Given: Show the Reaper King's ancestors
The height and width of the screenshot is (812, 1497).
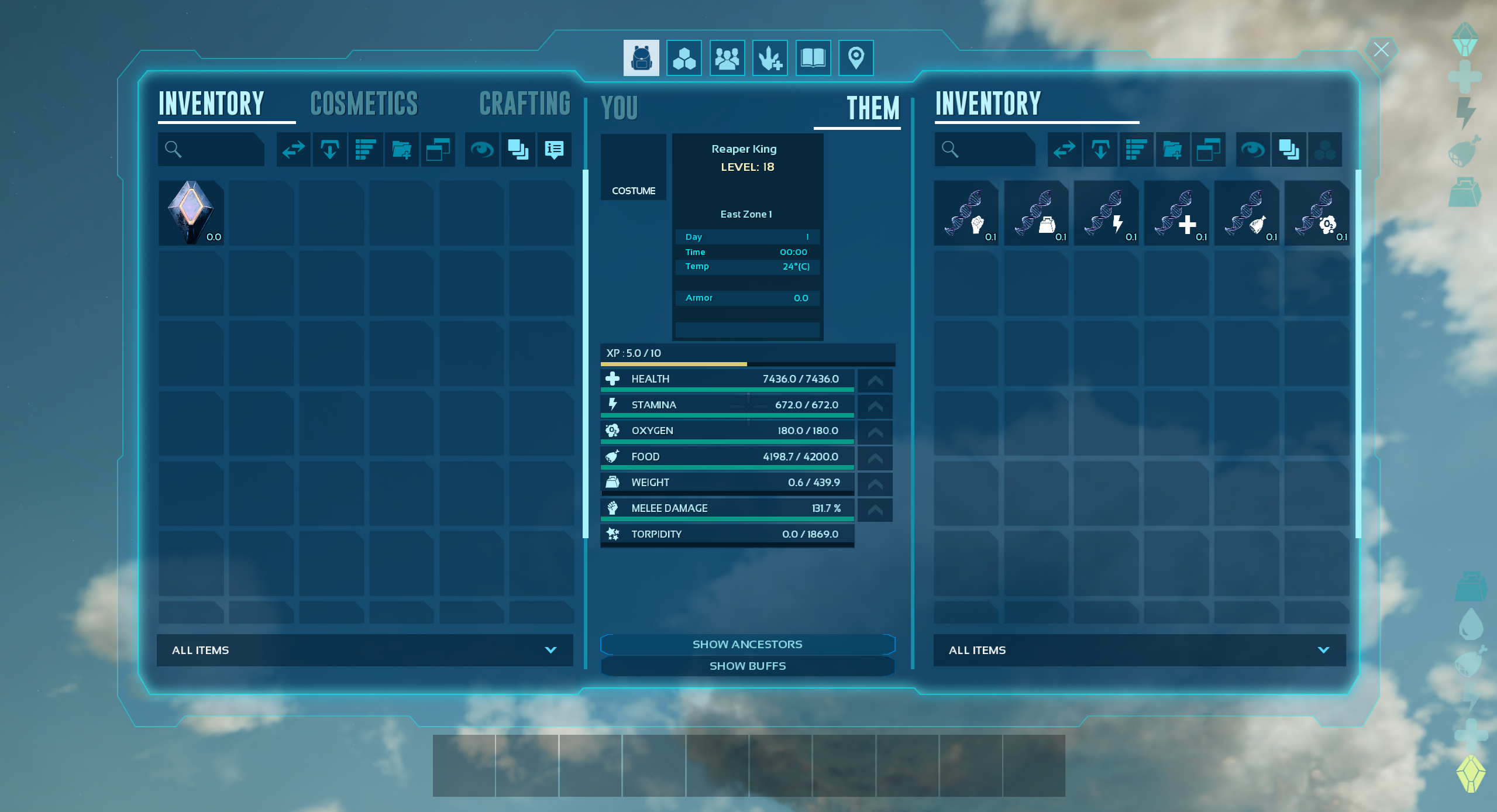Looking at the screenshot, I should (x=747, y=644).
